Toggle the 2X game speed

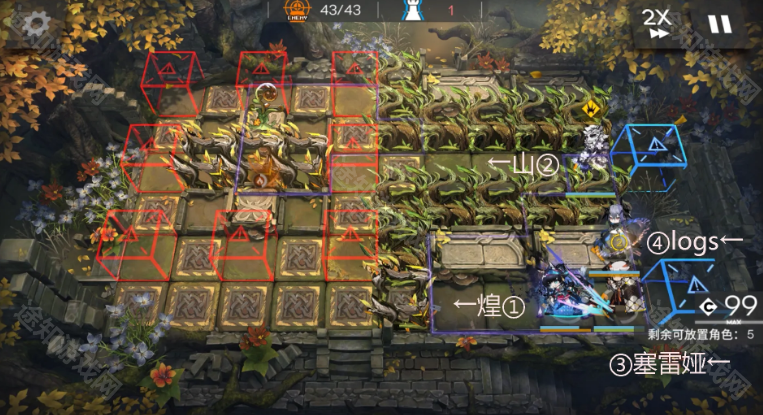pyautogui.click(x=656, y=23)
